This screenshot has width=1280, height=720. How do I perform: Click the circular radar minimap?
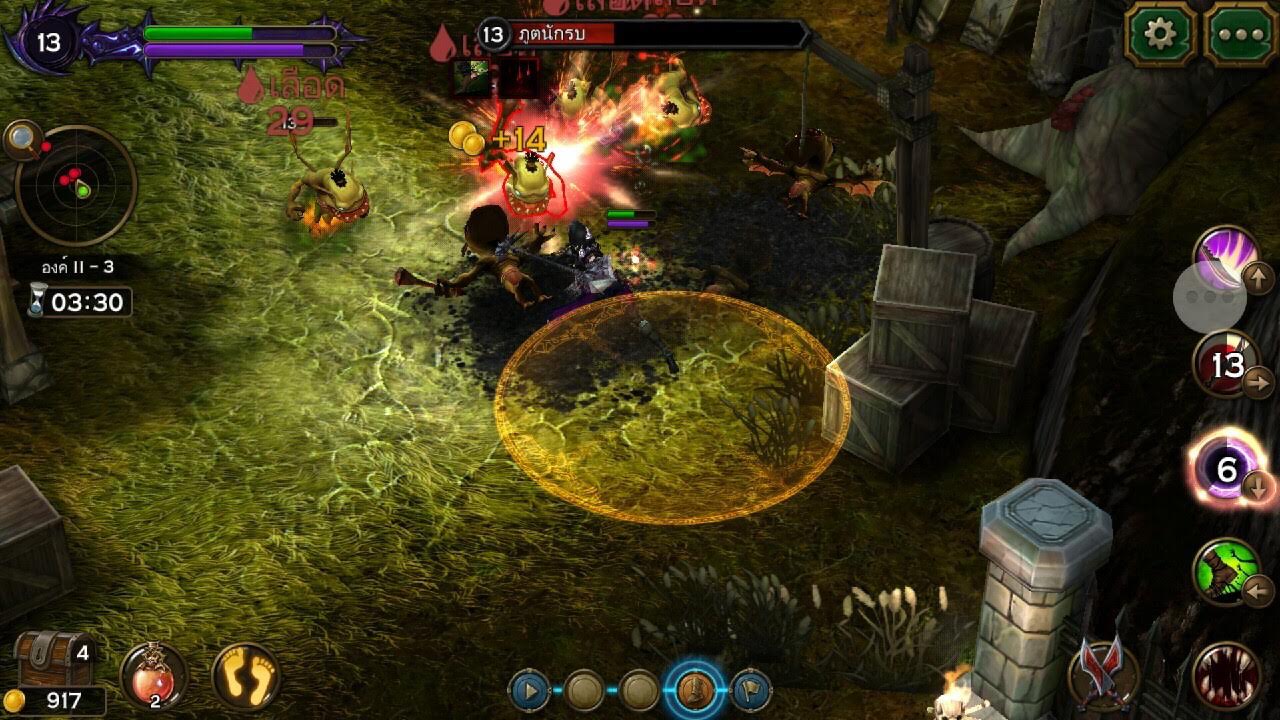point(76,186)
